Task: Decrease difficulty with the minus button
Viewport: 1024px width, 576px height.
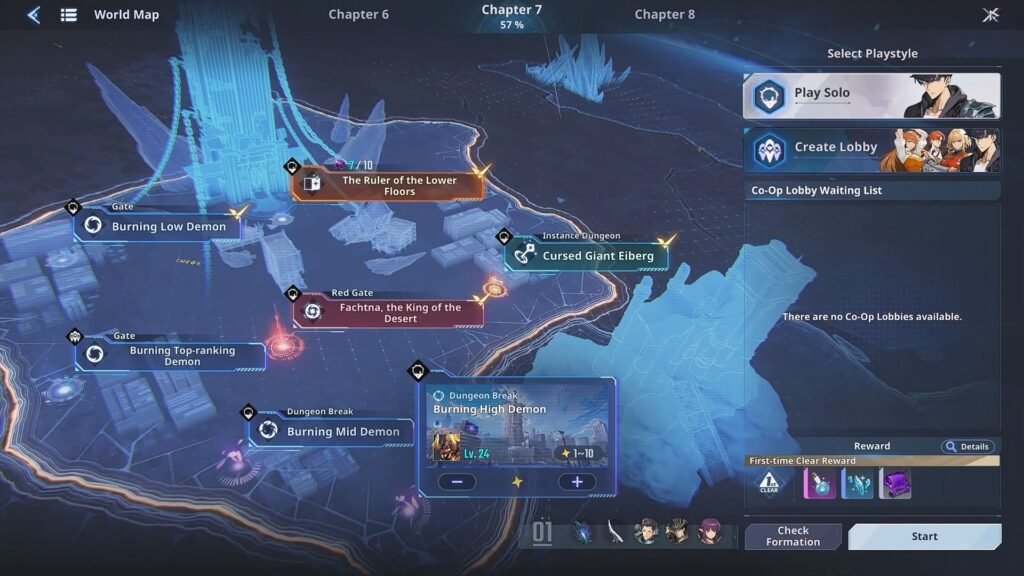Action: click(x=456, y=482)
